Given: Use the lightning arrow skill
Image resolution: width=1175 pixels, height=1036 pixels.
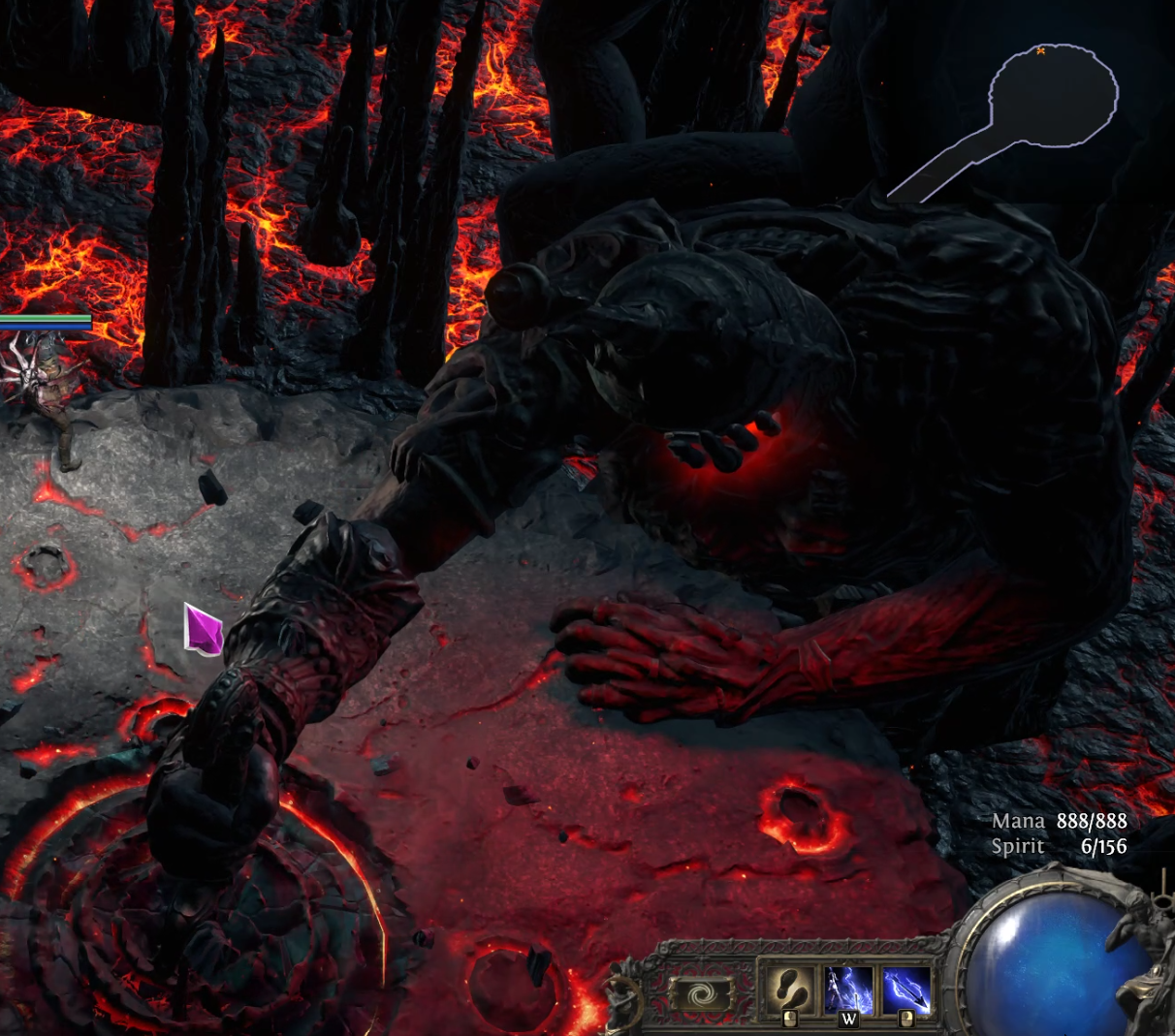Looking at the screenshot, I should click(x=906, y=989).
